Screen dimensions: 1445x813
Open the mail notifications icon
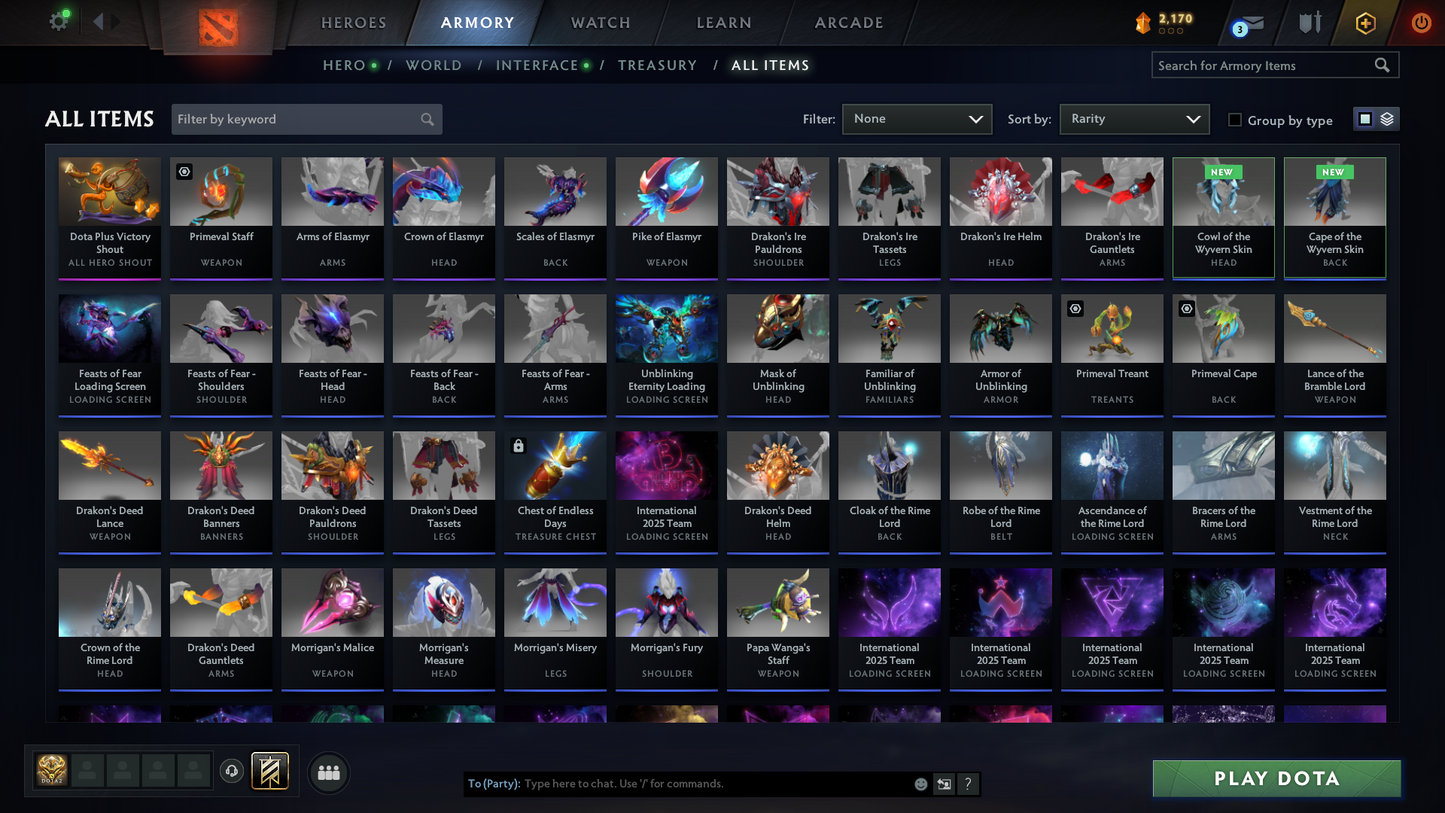1252,22
